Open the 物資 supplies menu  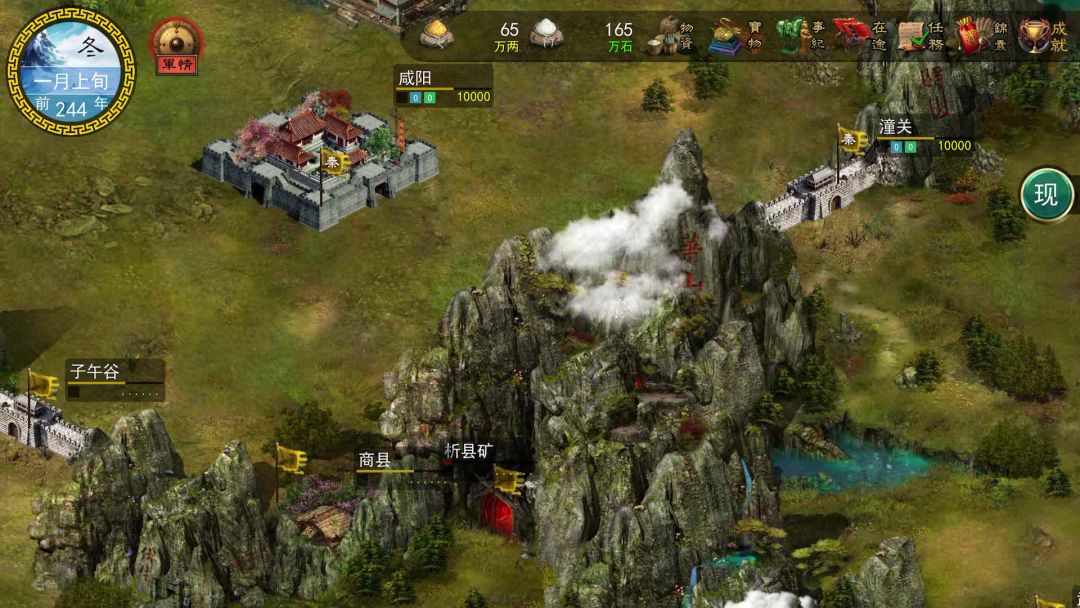coord(672,36)
